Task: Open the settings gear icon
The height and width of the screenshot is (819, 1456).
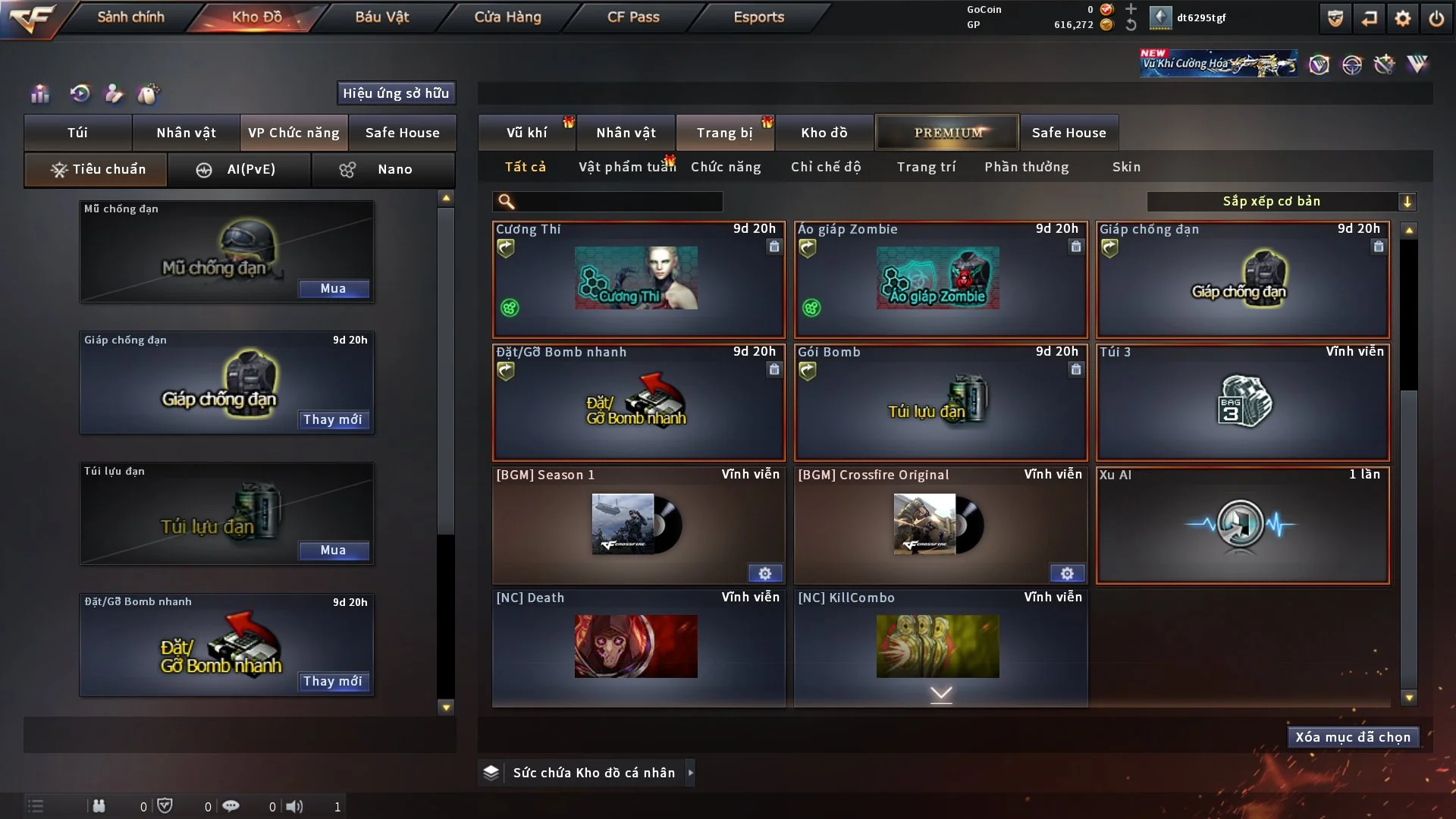Action: coord(1403,18)
